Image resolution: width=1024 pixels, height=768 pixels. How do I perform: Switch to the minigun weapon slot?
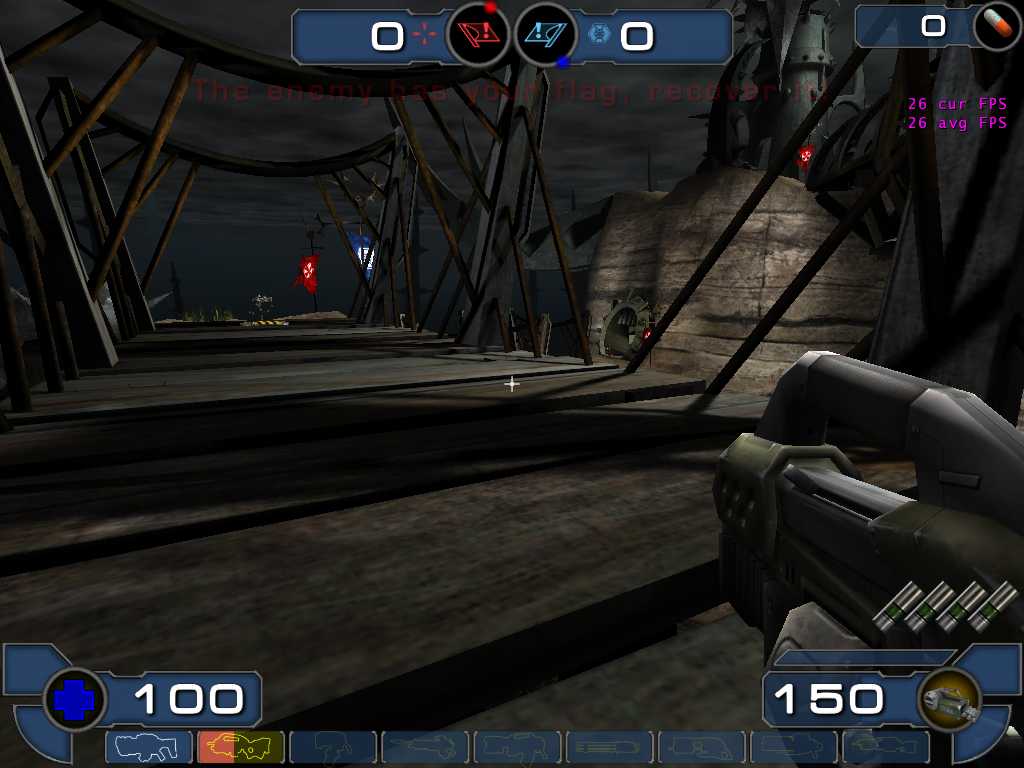click(609, 747)
